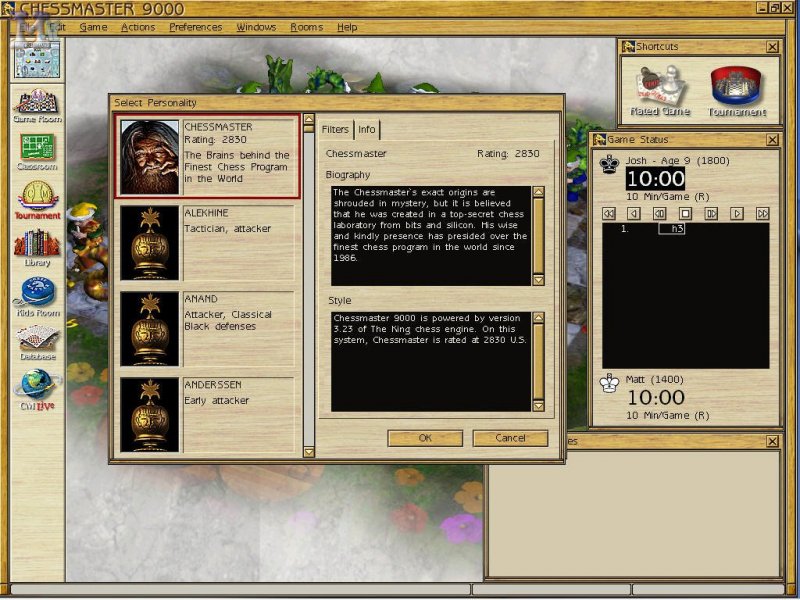This screenshot has height=600, width=800.
Task: Open the Preferences menu
Action: point(195,27)
